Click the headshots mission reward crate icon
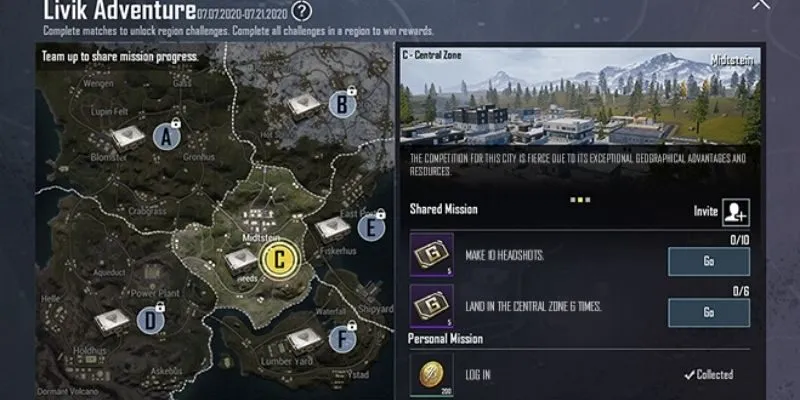The width and height of the screenshot is (800, 400). tap(432, 255)
